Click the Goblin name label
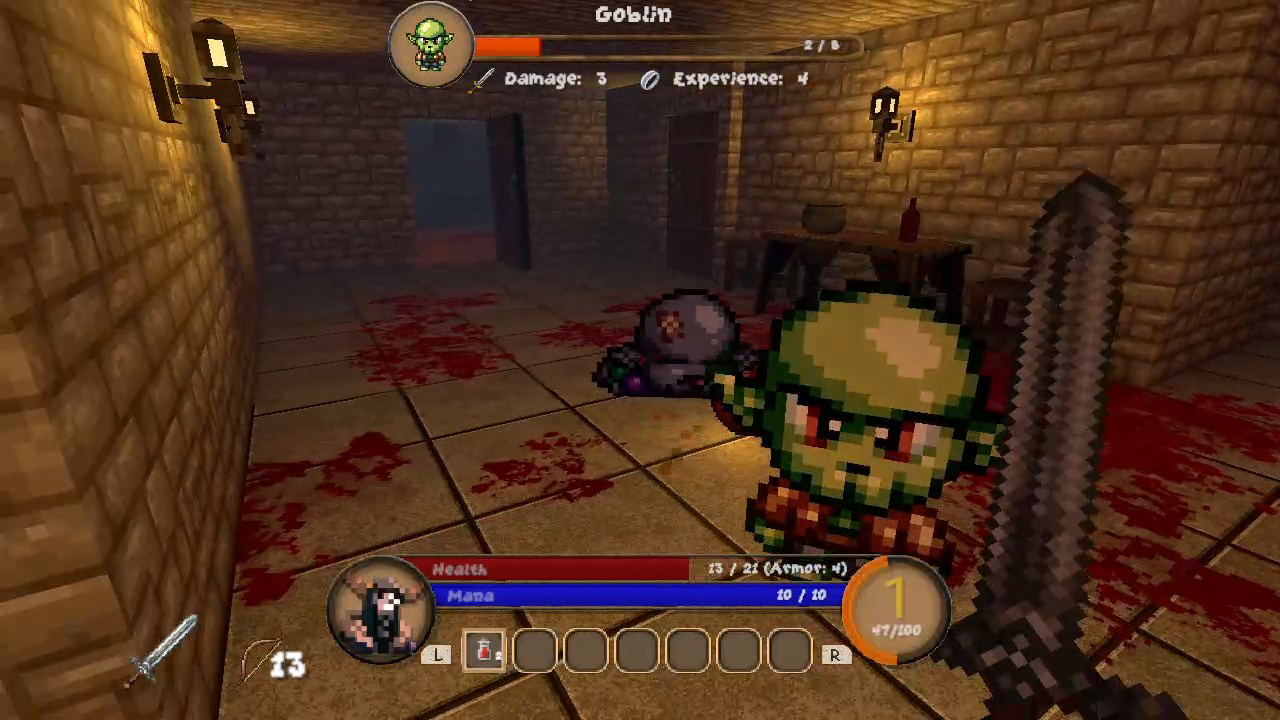The image size is (1280, 720). coord(634,14)
